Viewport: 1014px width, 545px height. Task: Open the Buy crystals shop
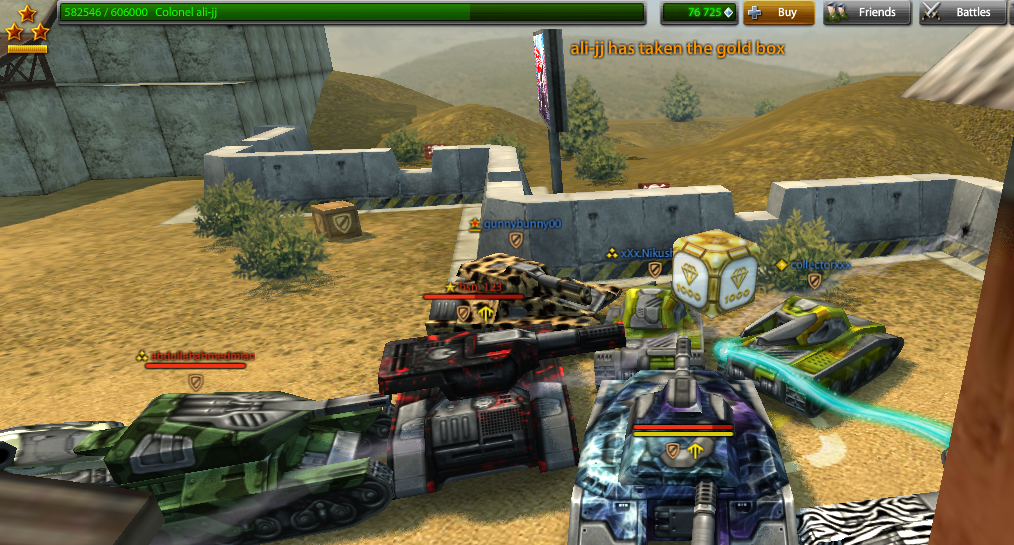(777, 13)
